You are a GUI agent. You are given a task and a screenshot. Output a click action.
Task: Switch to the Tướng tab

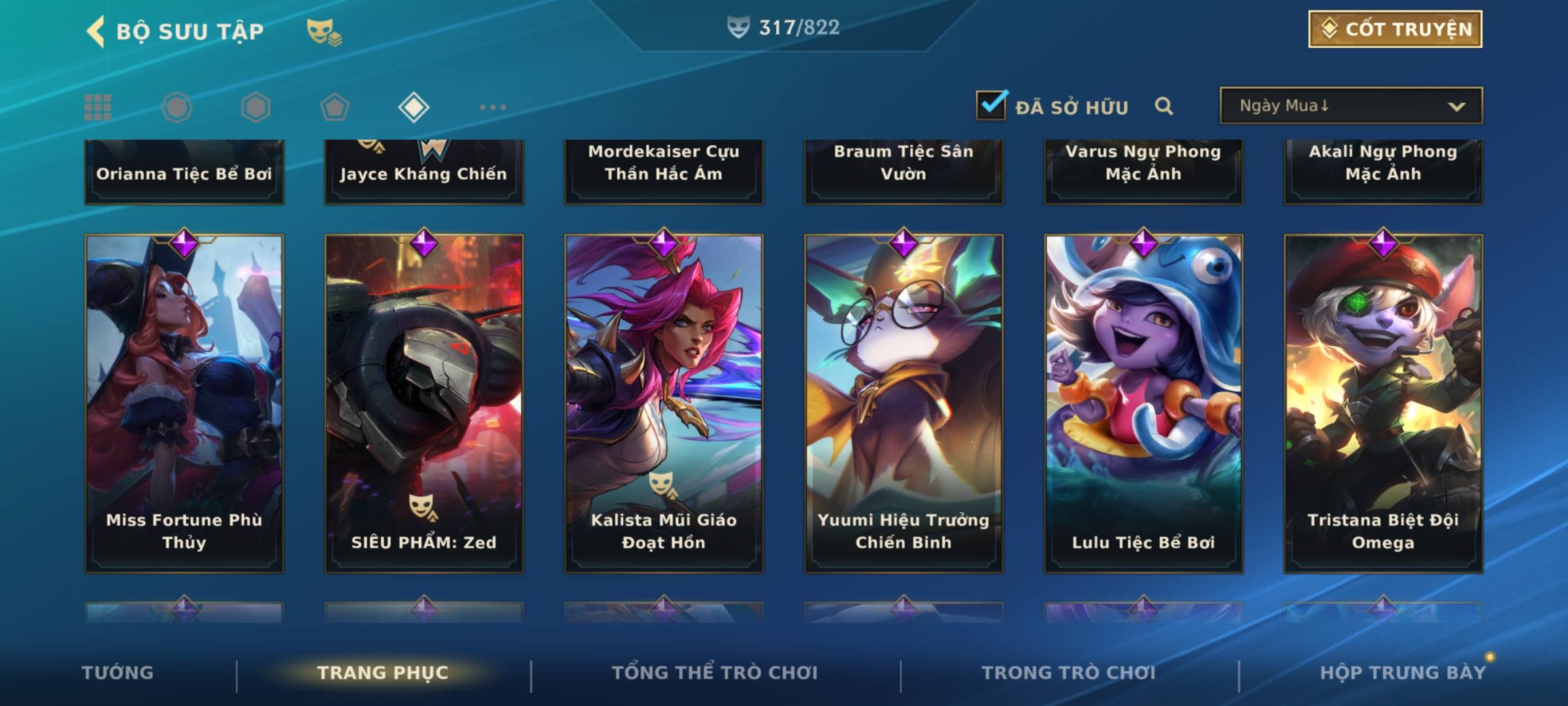pos(118,673)
